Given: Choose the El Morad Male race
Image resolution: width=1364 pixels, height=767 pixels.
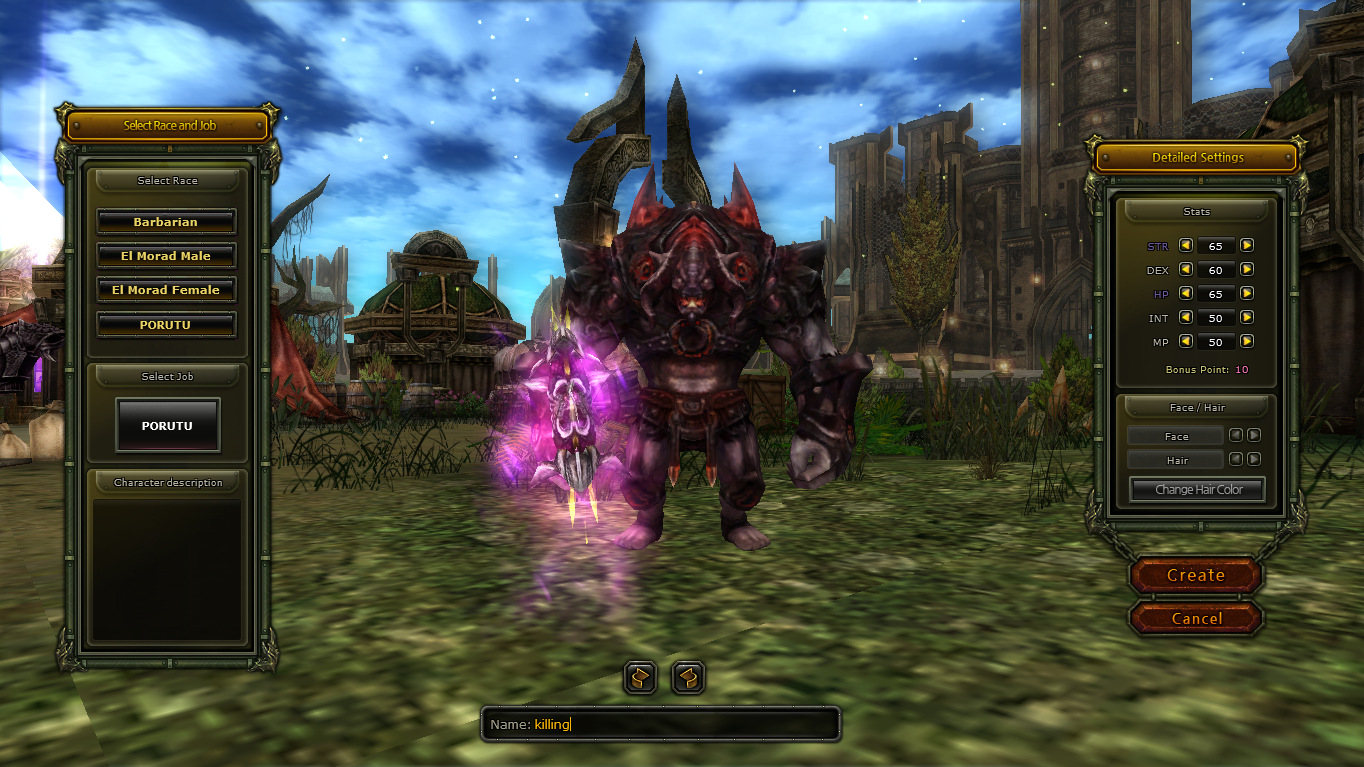Looking at the screenshot, I should (x=166, y=256).
